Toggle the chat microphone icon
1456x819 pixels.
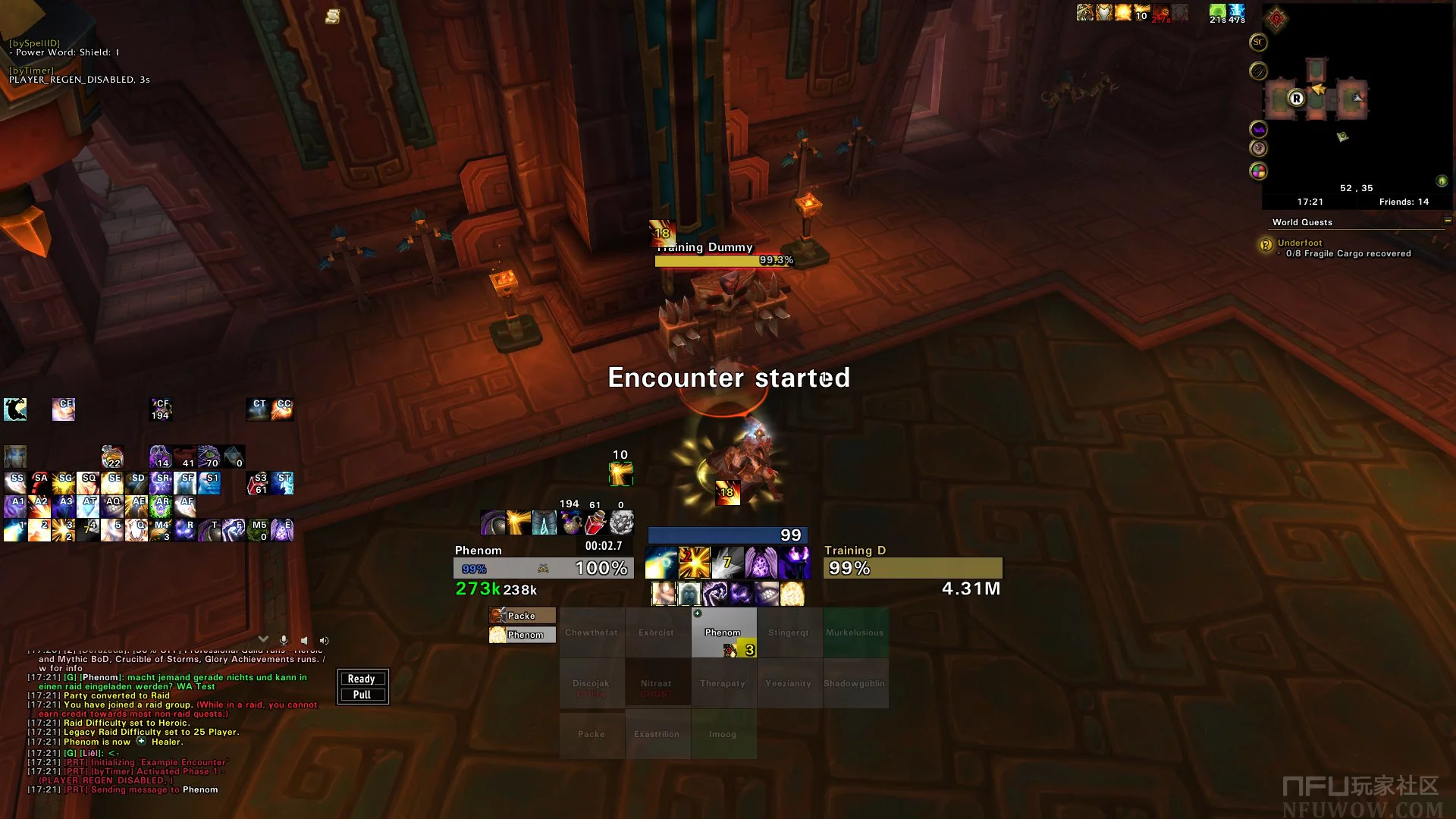(x=284, y=641)
